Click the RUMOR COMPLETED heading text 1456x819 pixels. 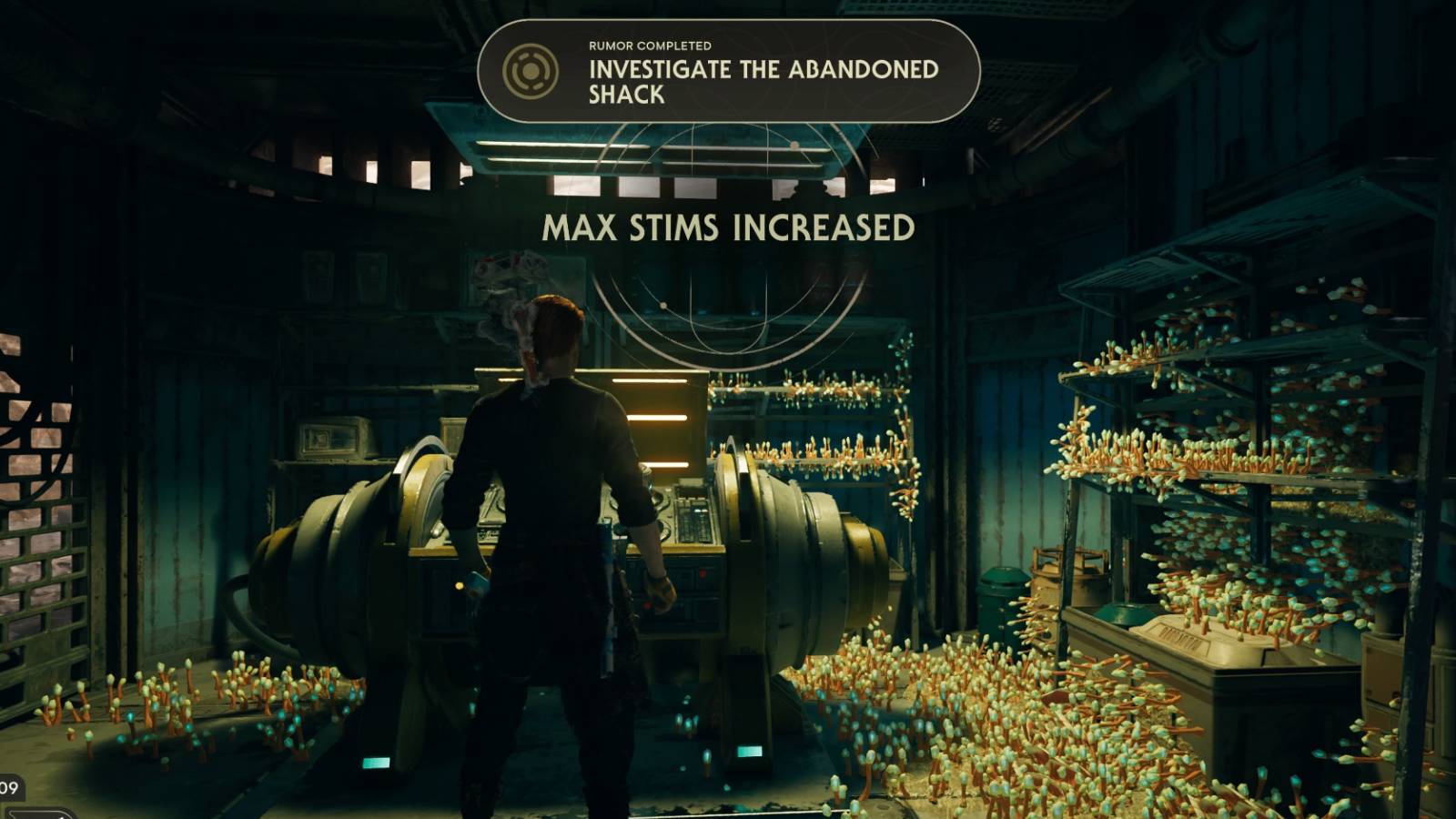(x=649, y=44)
